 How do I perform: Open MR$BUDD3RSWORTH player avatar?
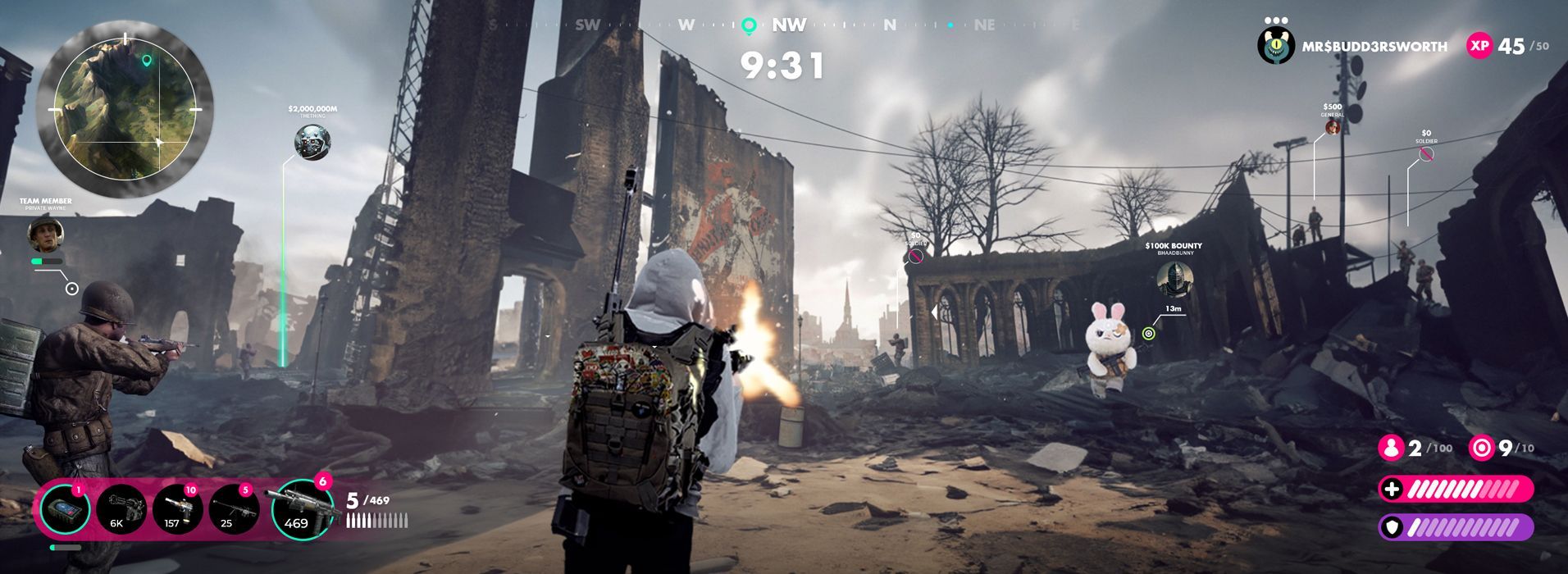tap(1275, 46)
